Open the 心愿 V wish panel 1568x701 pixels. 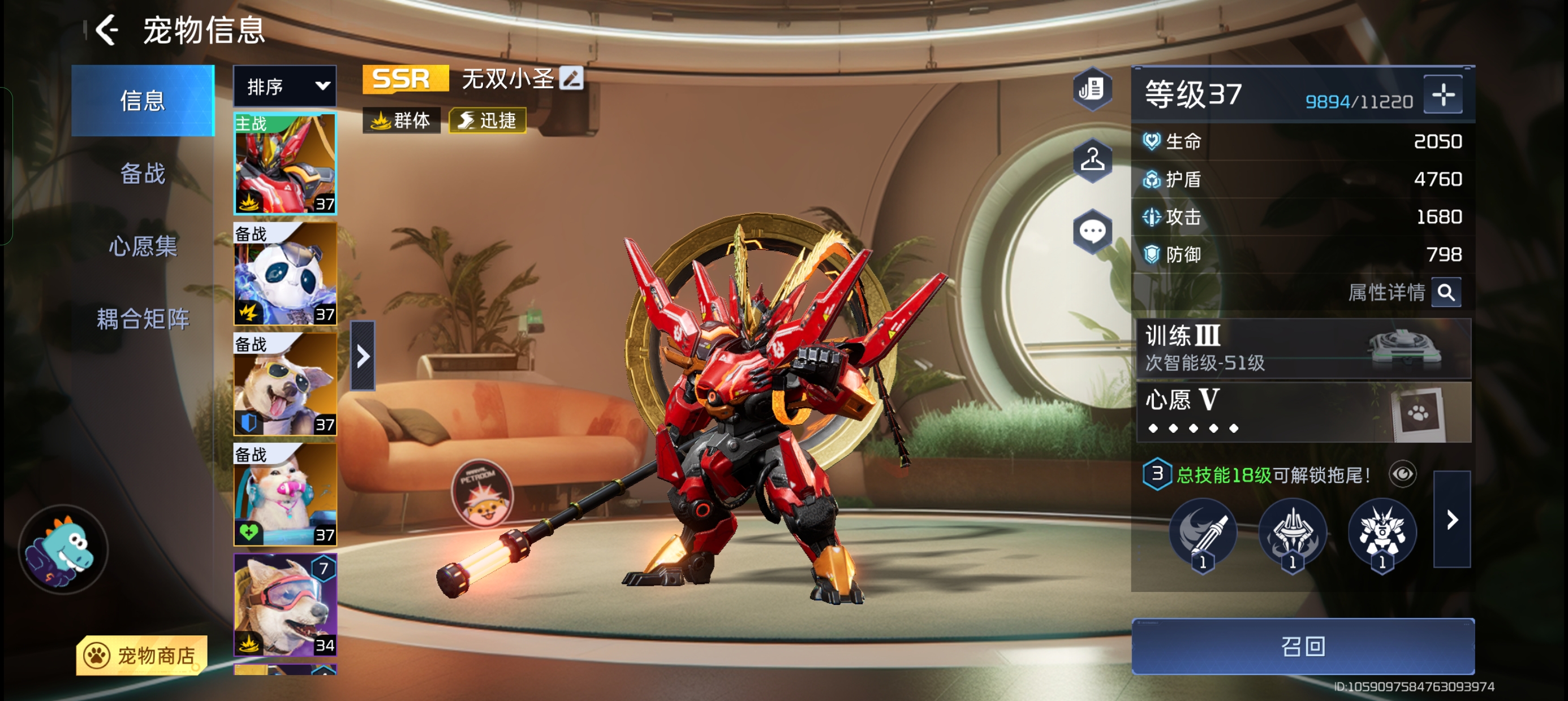click(1303, 412)
